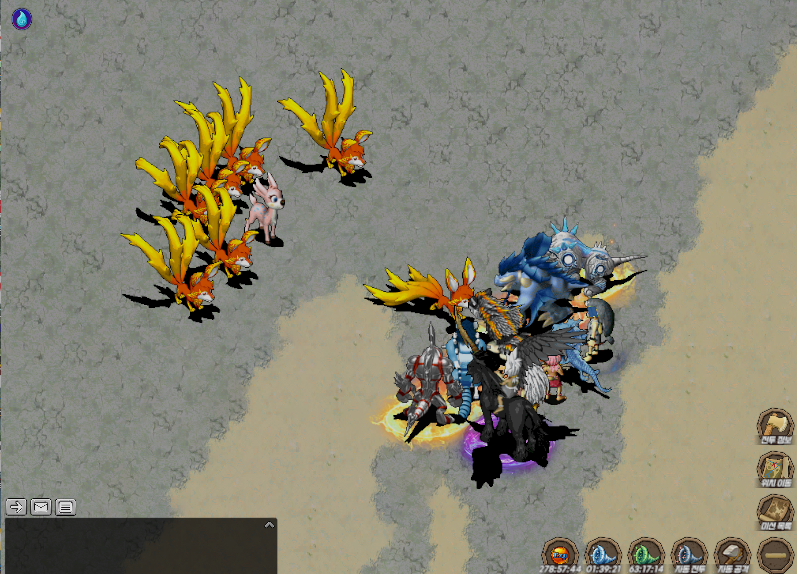Screen dimensions: 797x574
Task: Click the blue flame status icon
Action: pyautogui.click(x=21, y=18)
